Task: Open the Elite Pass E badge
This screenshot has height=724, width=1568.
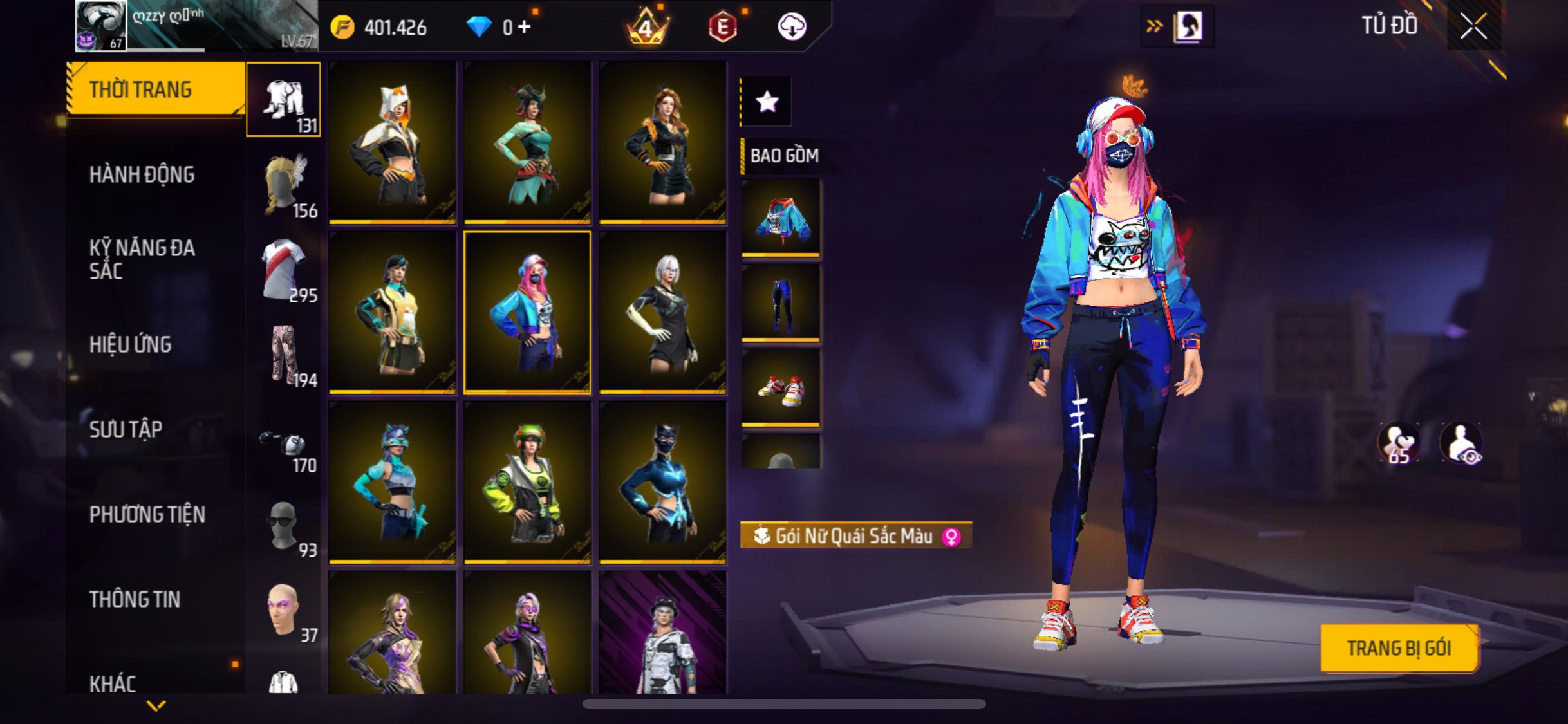Action: (722, 27)
